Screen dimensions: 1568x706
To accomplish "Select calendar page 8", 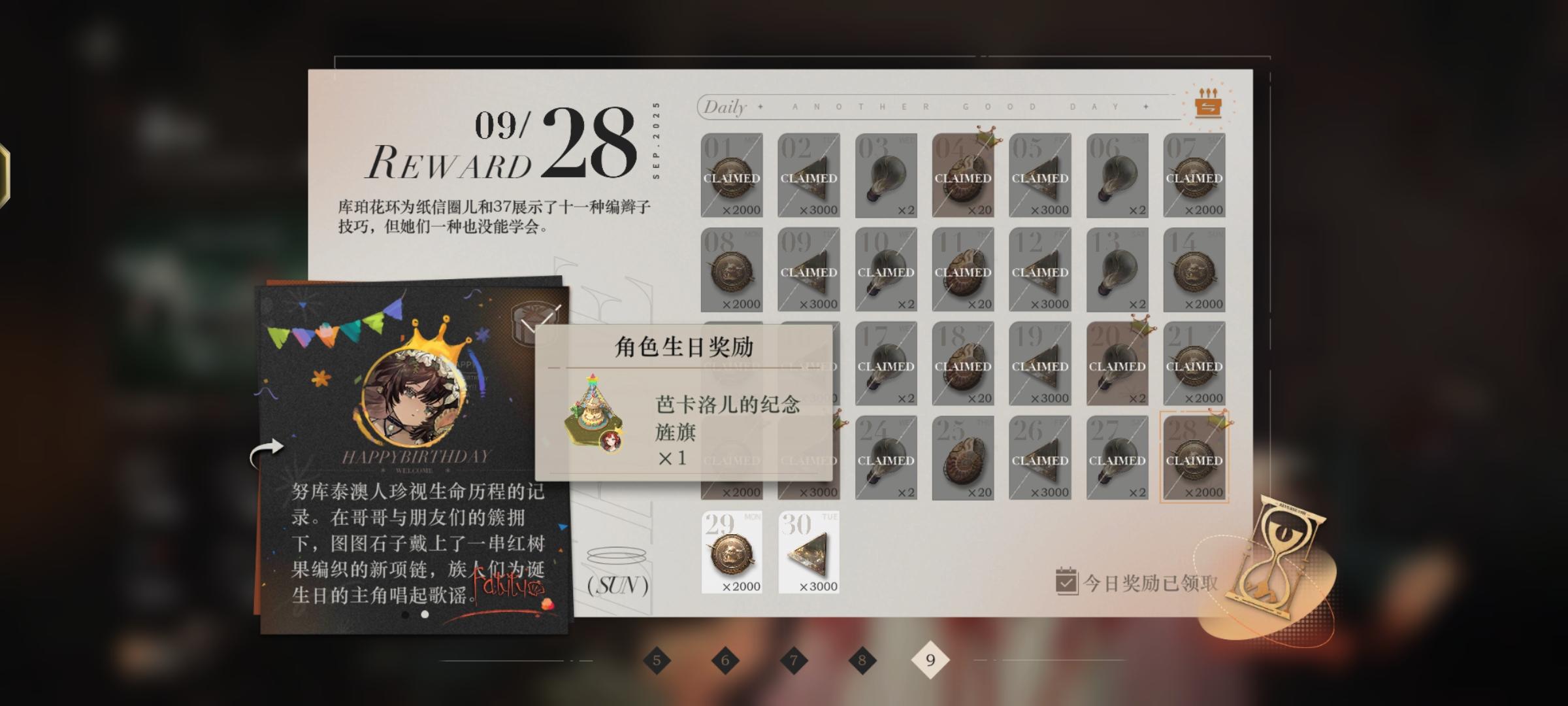I will pos(860,659).
